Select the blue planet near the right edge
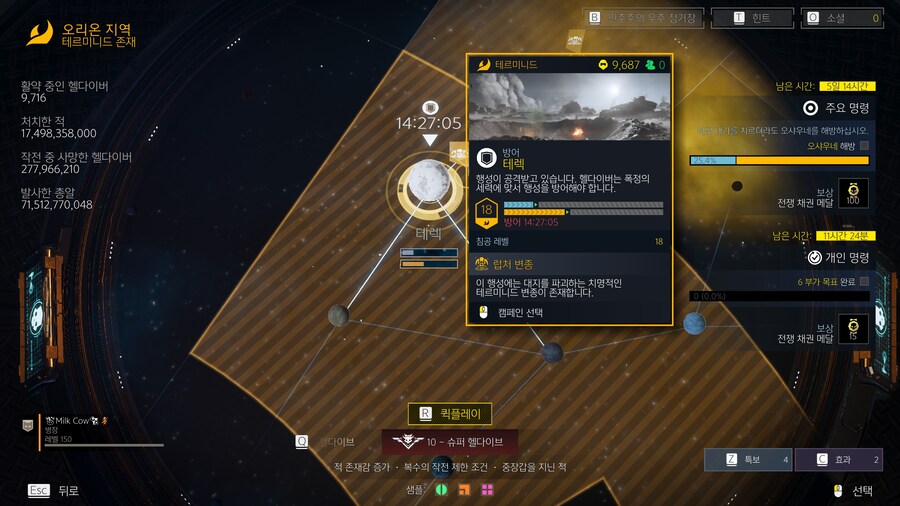 (x=694, y=324)
